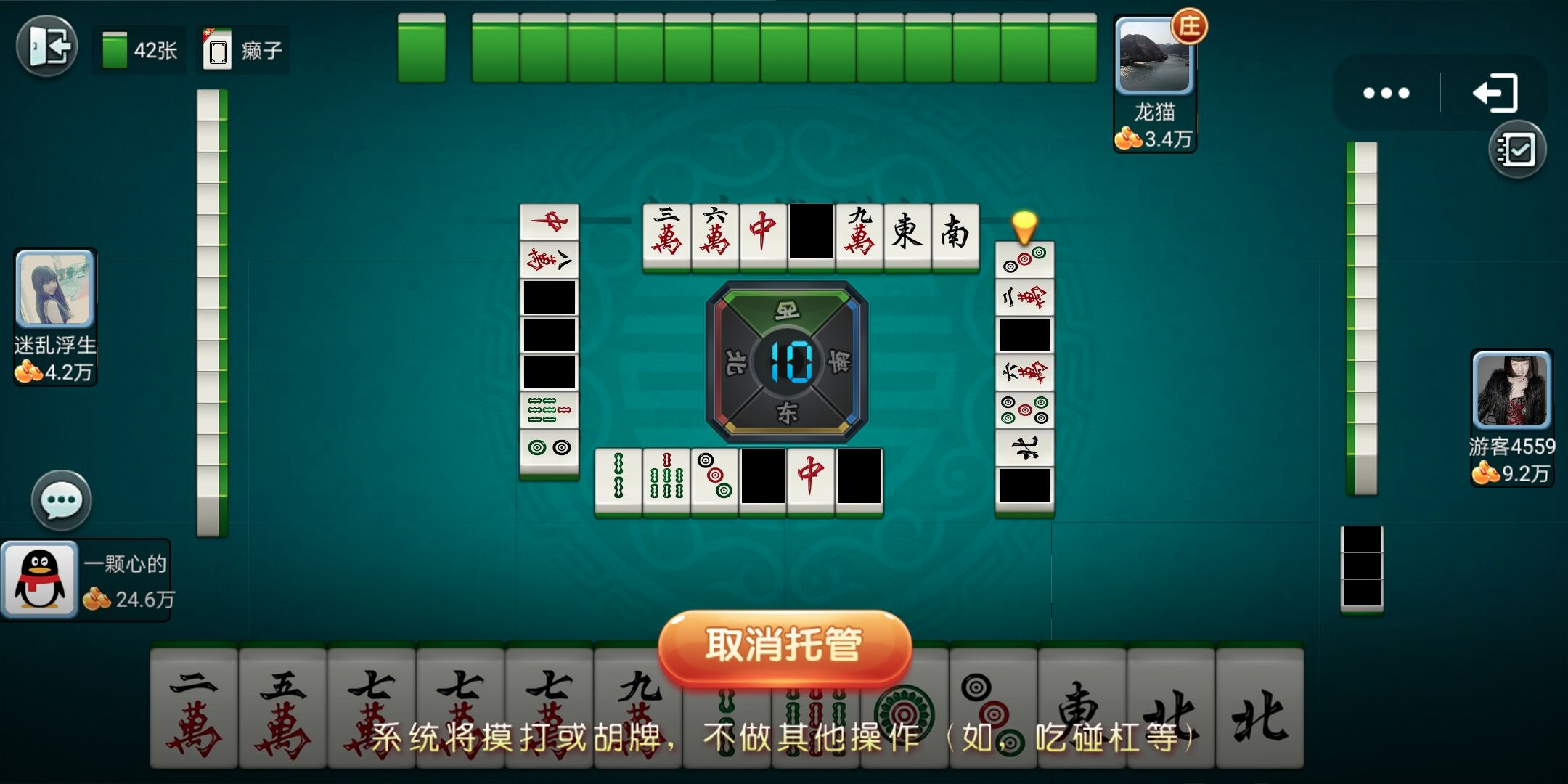1568x784 pixels.
Task: Leave the table via the door icon
Action: click(x=47, y=47)
